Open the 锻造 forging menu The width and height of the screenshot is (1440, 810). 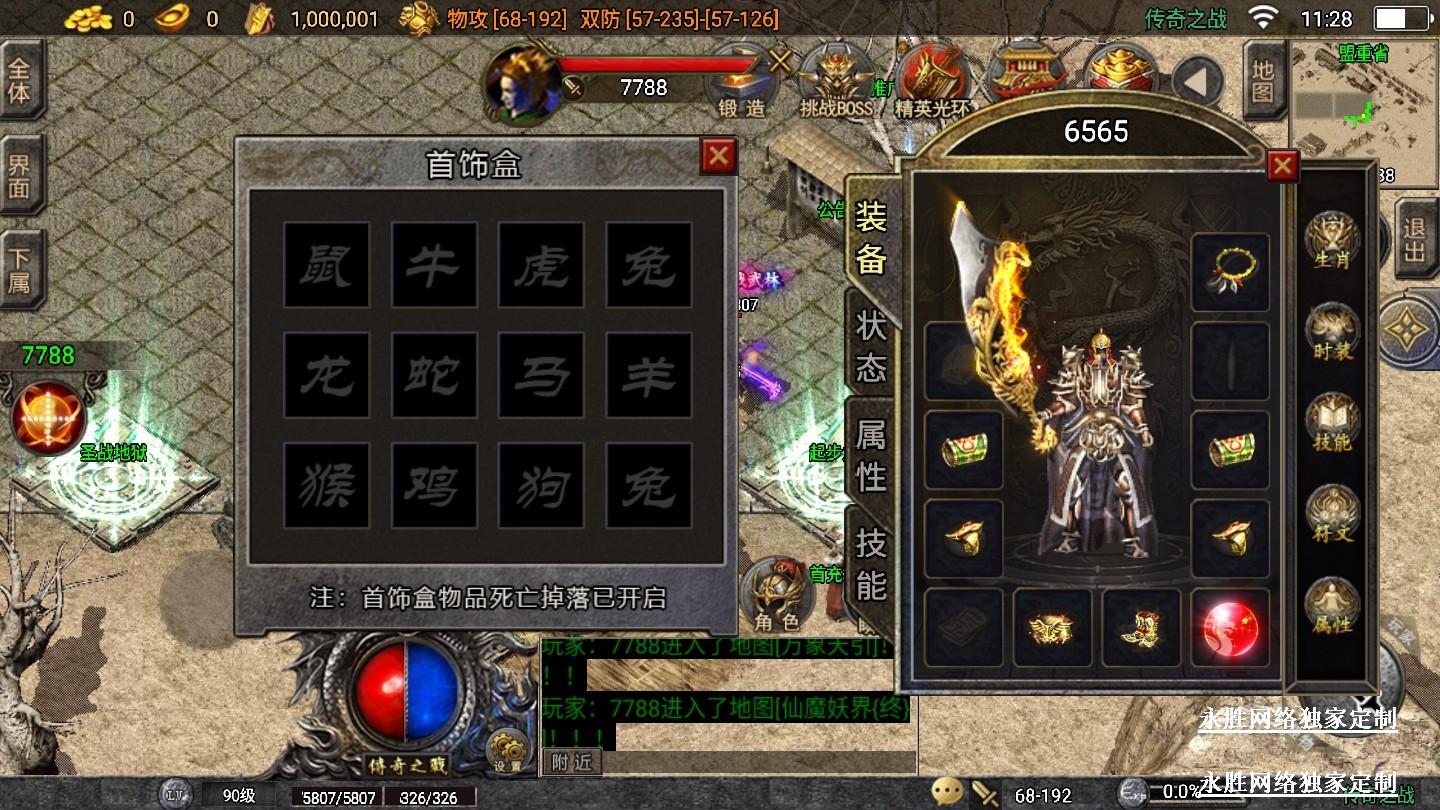742,82
